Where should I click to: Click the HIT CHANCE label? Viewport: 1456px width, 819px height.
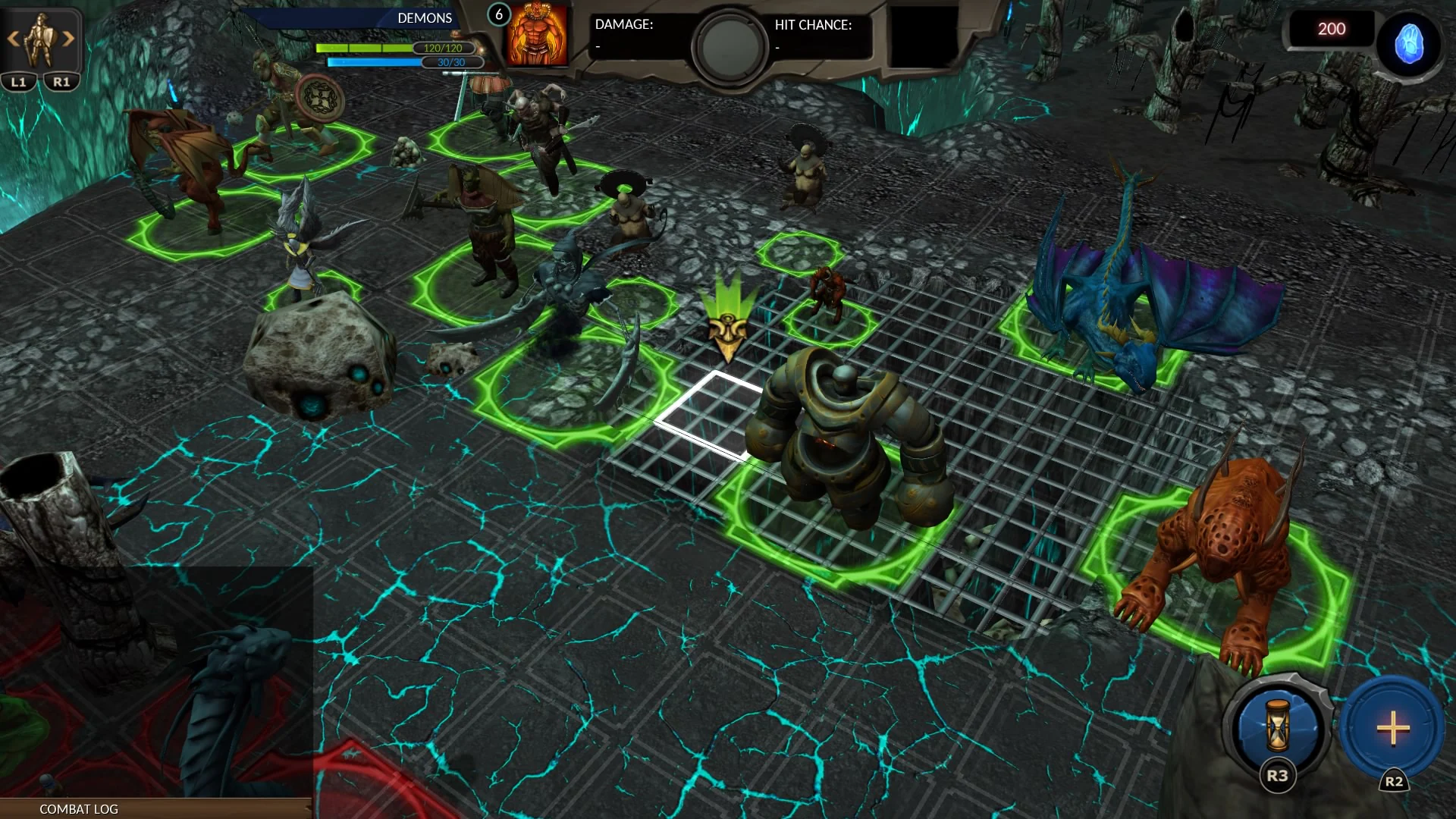pyautogui.click(x=812, y=25)
